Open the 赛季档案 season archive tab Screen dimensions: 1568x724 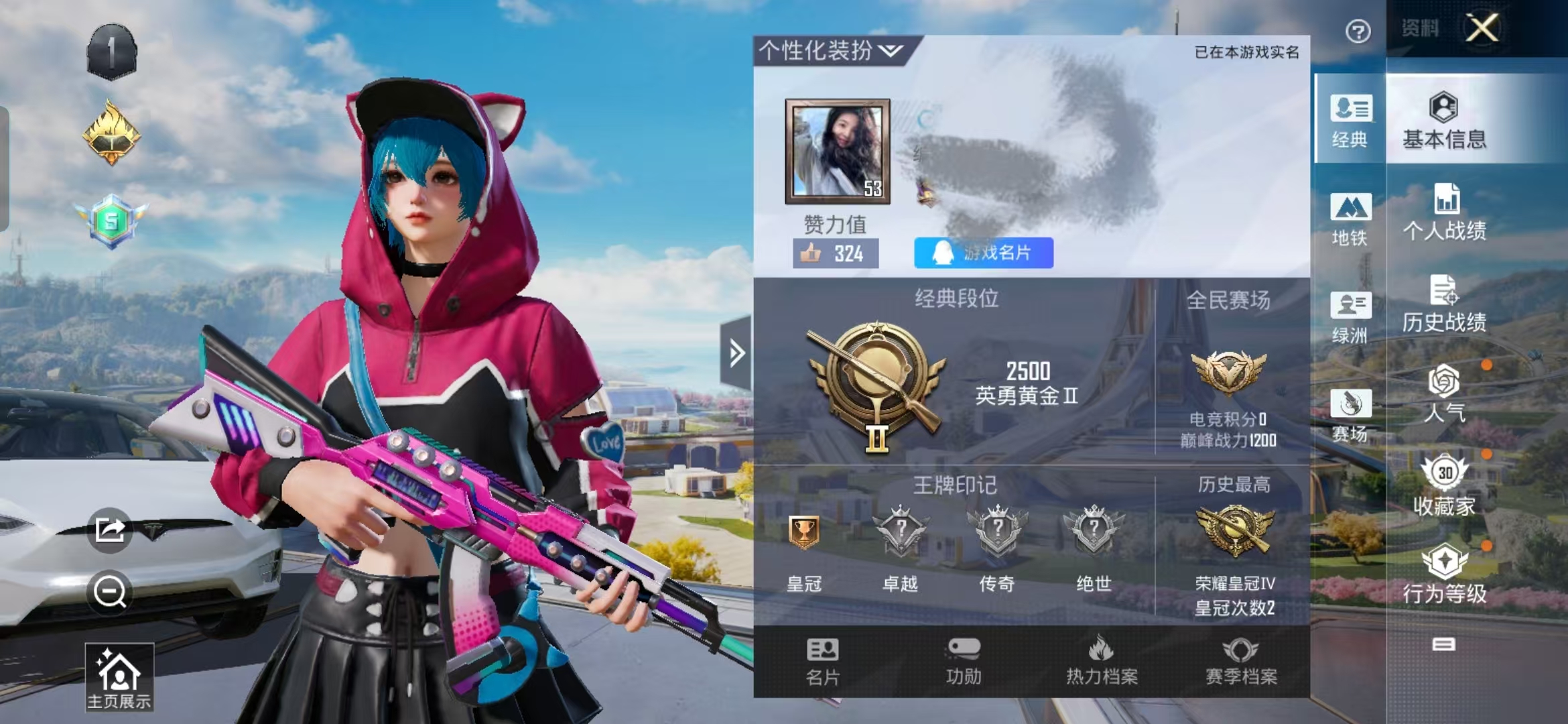[1241, 662]
